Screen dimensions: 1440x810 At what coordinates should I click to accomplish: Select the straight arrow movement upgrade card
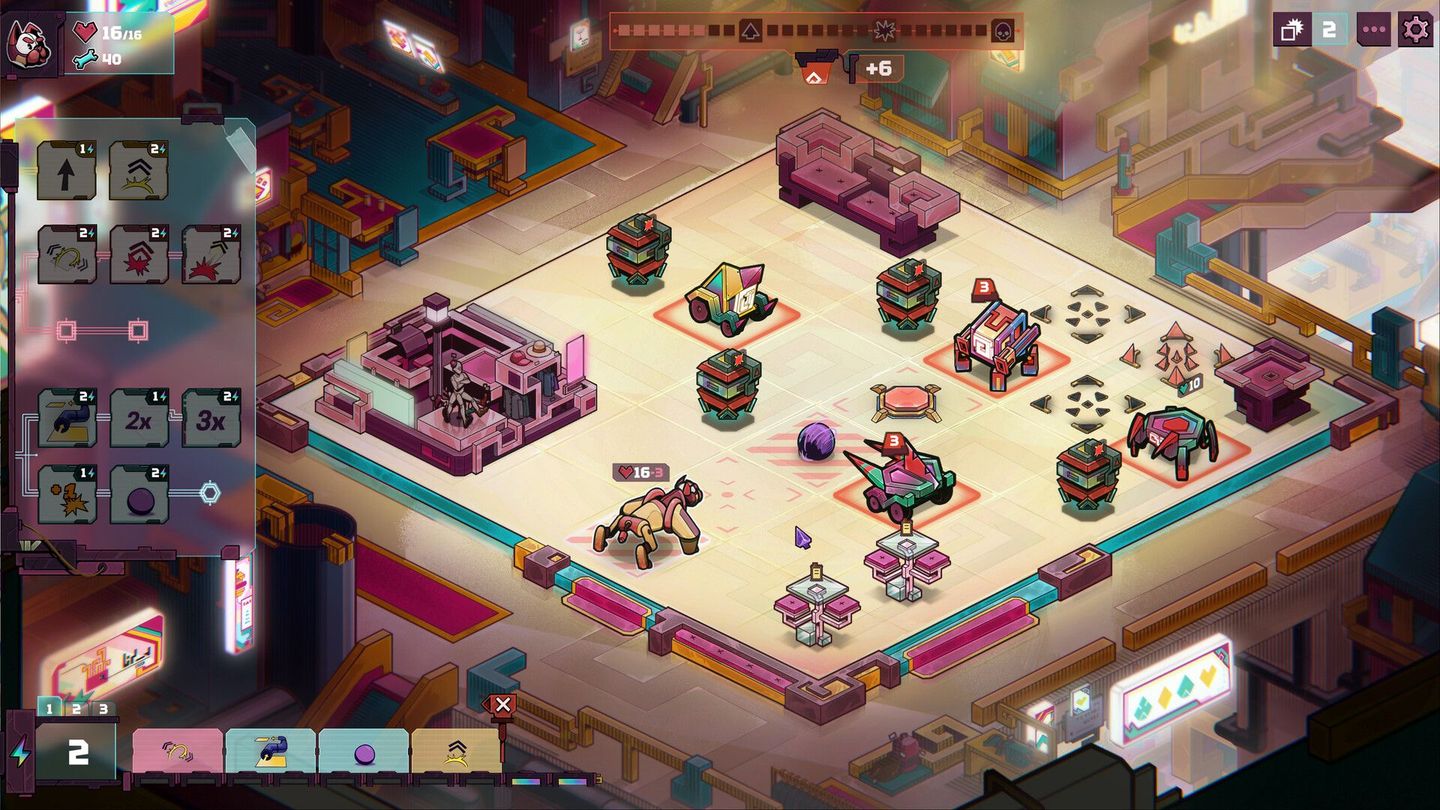point(66,170)
